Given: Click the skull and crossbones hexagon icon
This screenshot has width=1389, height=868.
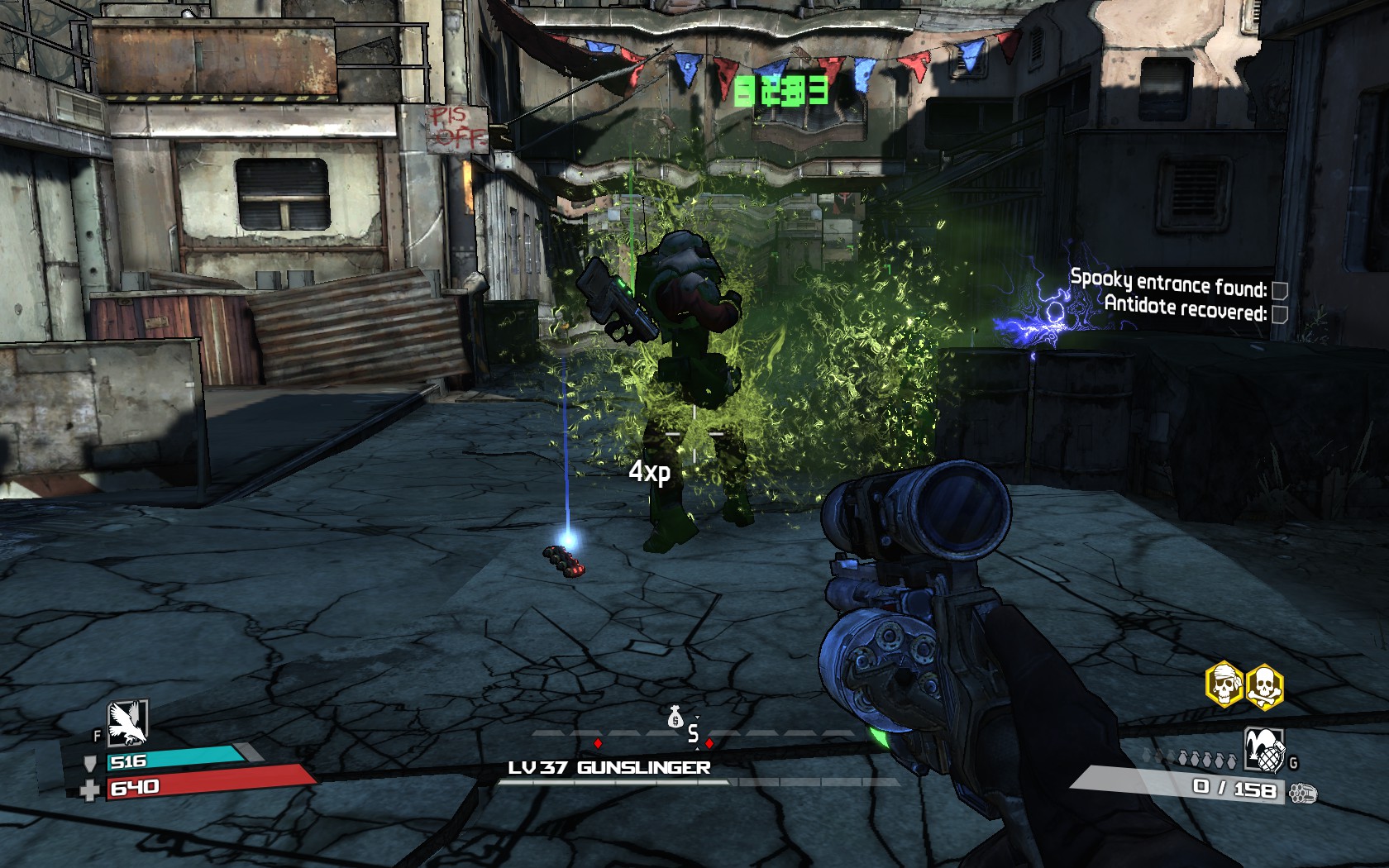Looking at the screenshot, I should click(1264, 686).
